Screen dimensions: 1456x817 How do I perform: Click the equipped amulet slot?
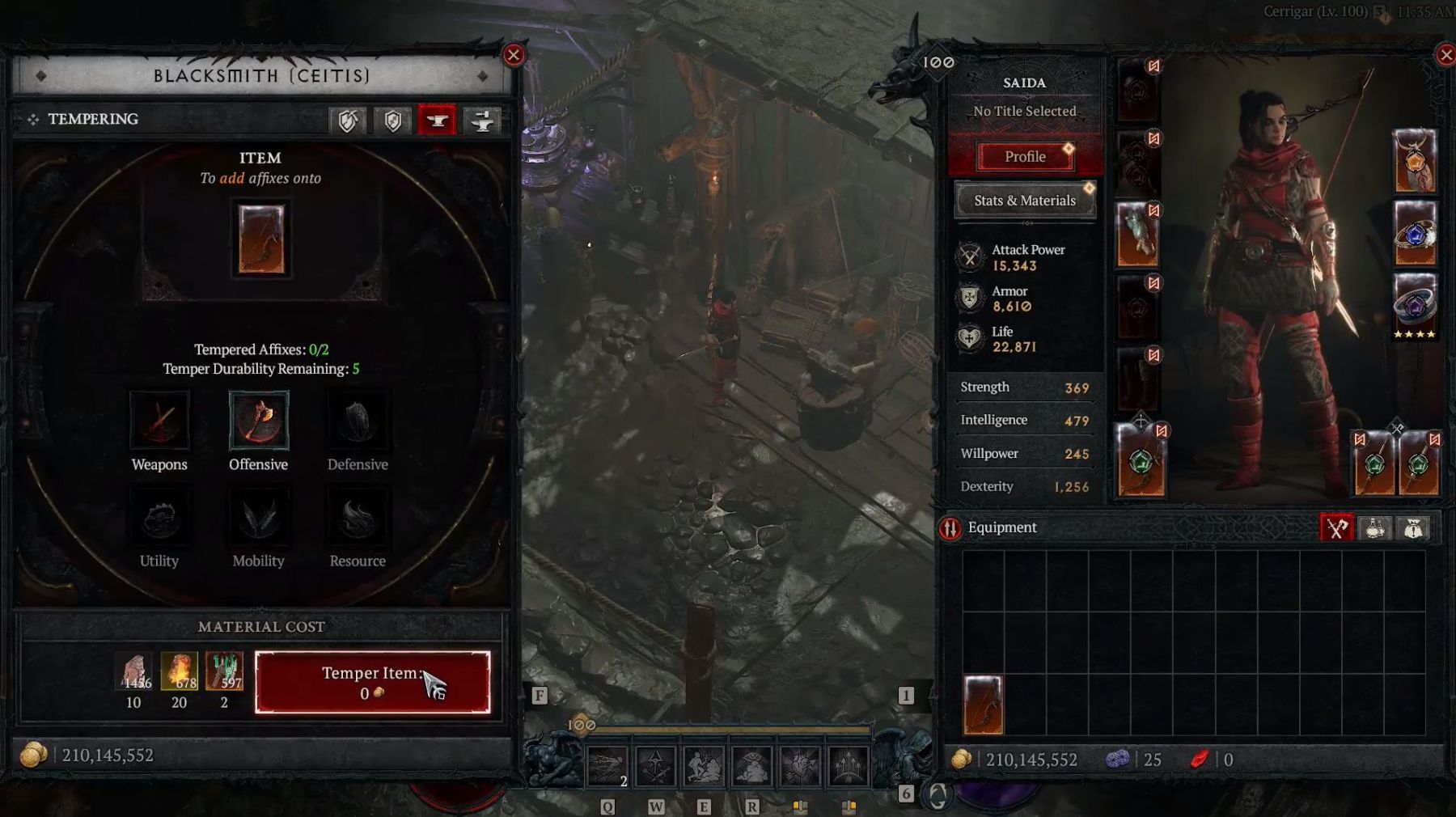click(x=1414, y=161)
